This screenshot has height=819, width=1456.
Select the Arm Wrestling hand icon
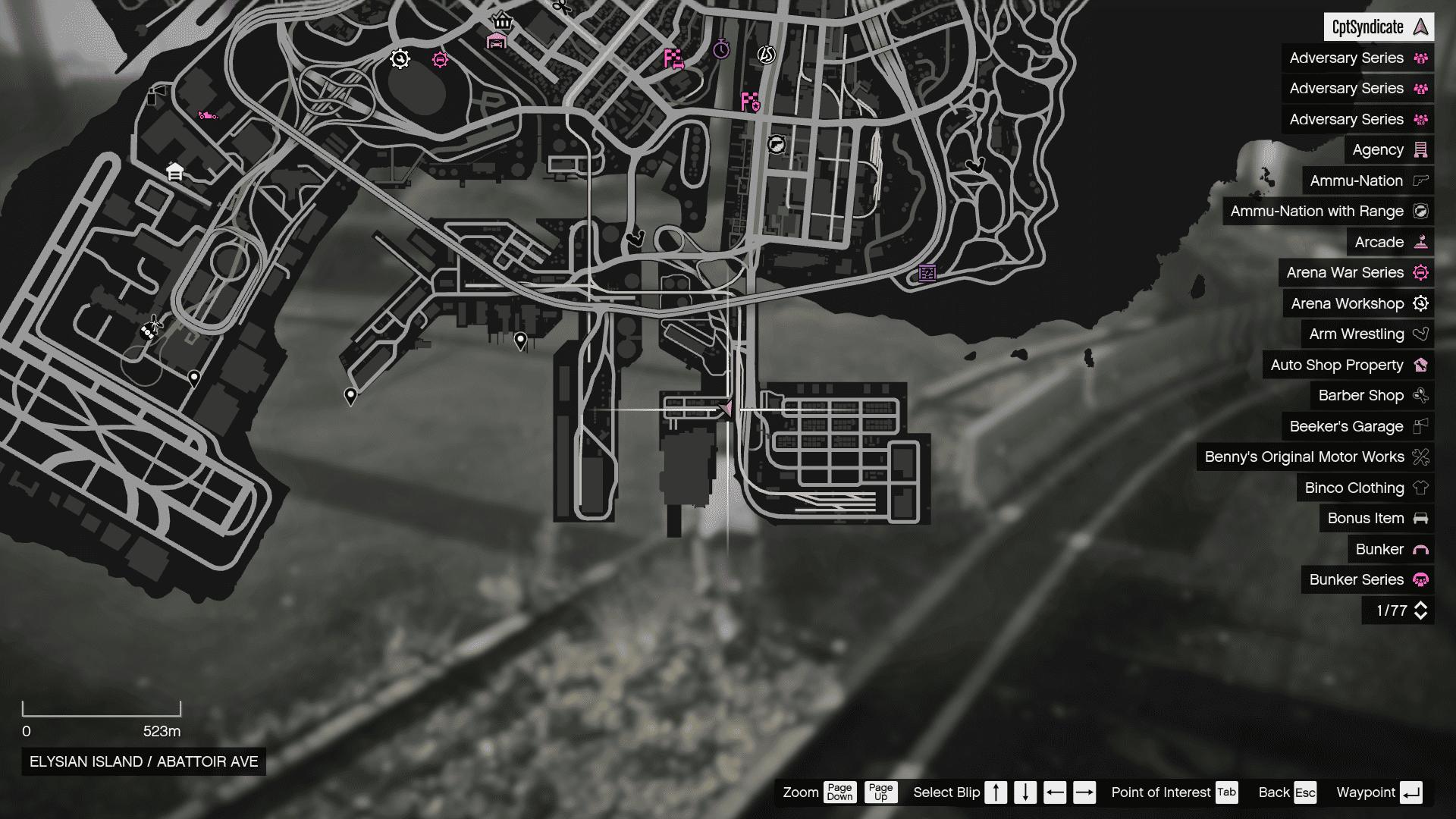(1420, 334)
